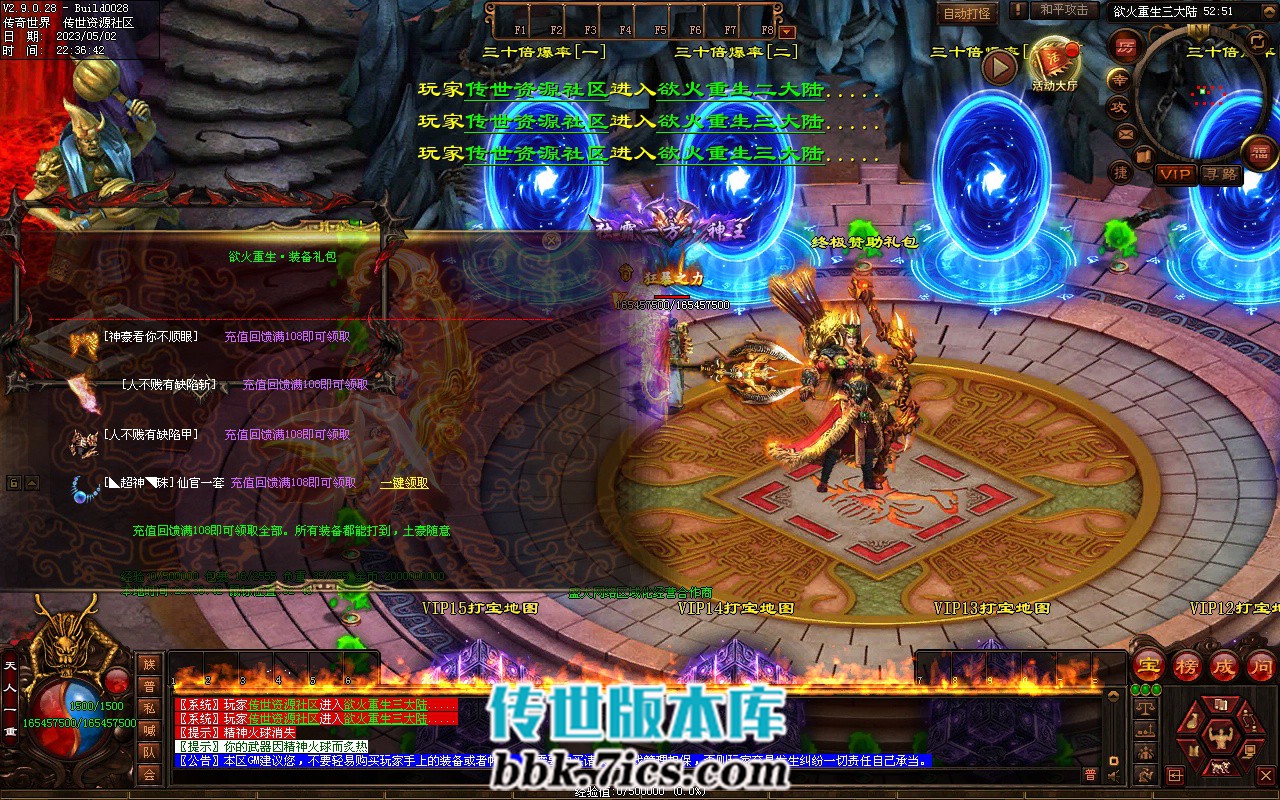Open the mail envelope icon

coord(1125,133)
